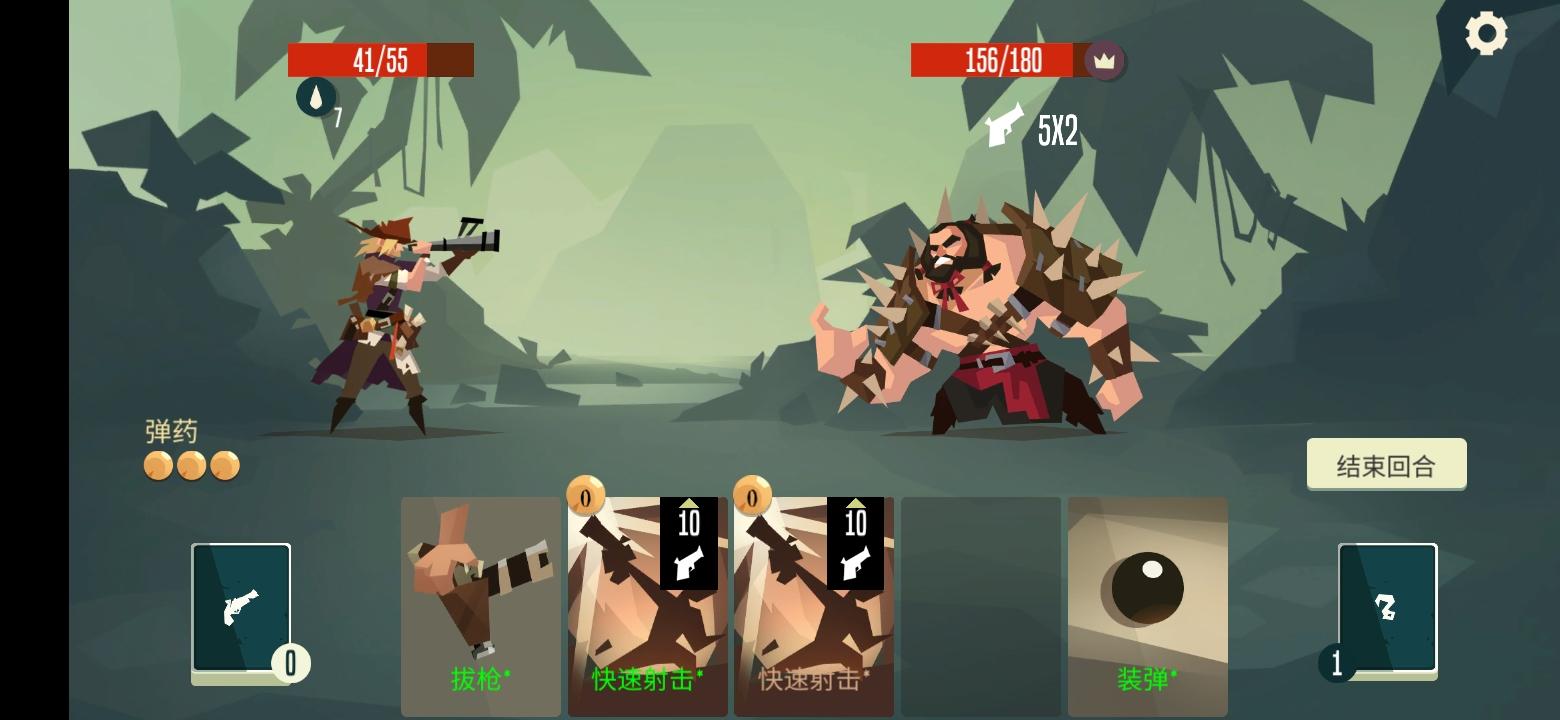Click the third gold ammo coin
The height and width of the screenshot is (720, 1560).
pyautogui.click(x=225, y=466)
